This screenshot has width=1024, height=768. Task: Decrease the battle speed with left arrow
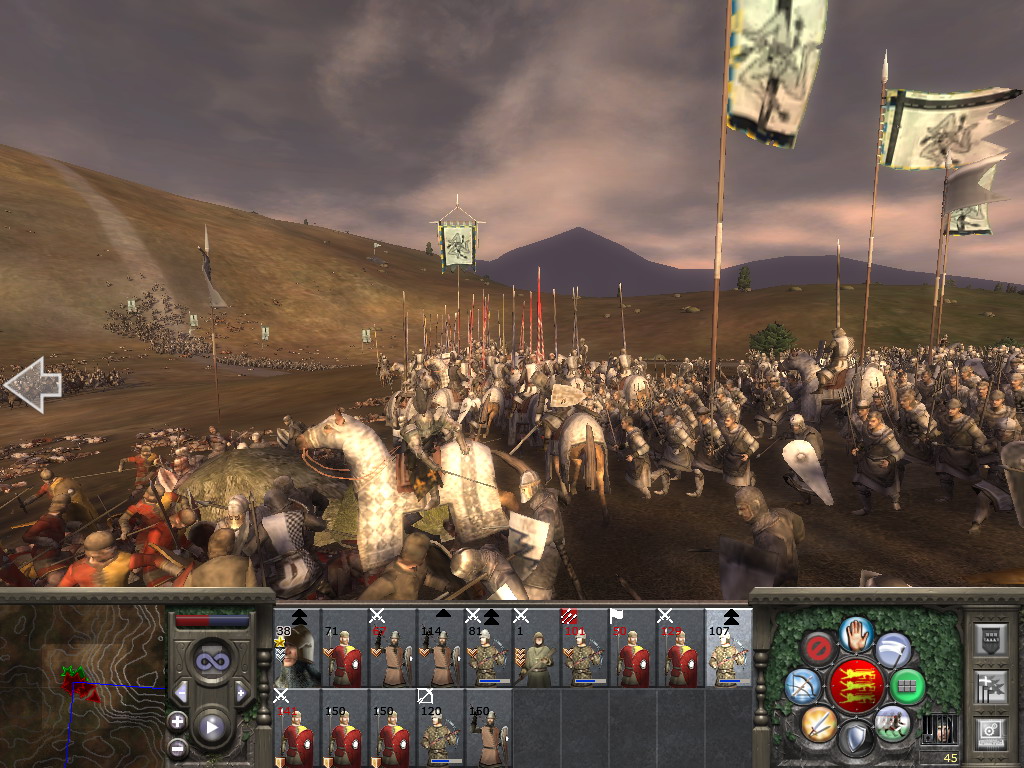[x=181, y=692]
